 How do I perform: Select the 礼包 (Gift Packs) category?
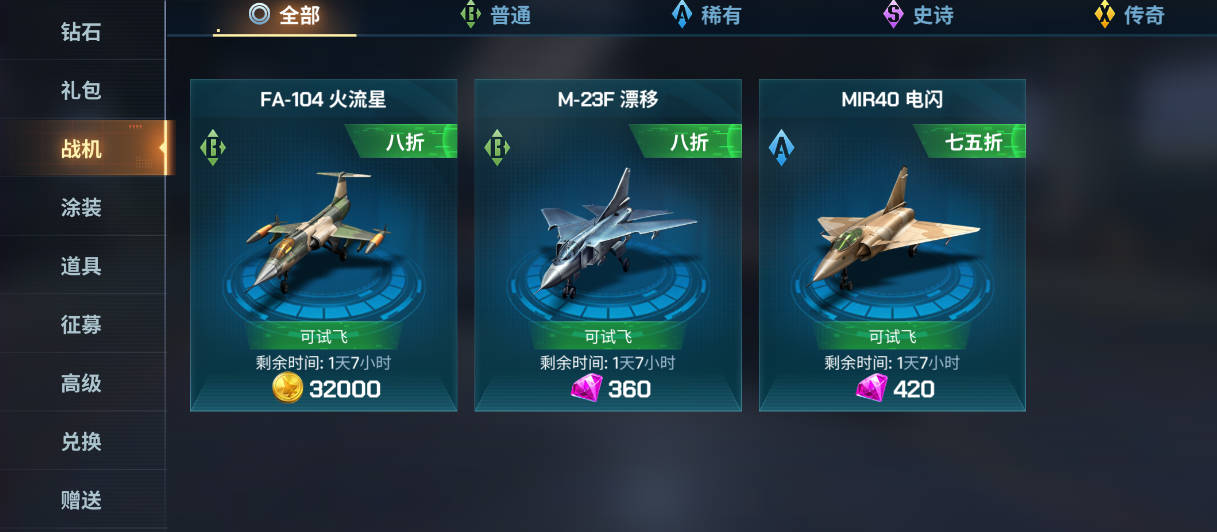click(81, 90)
